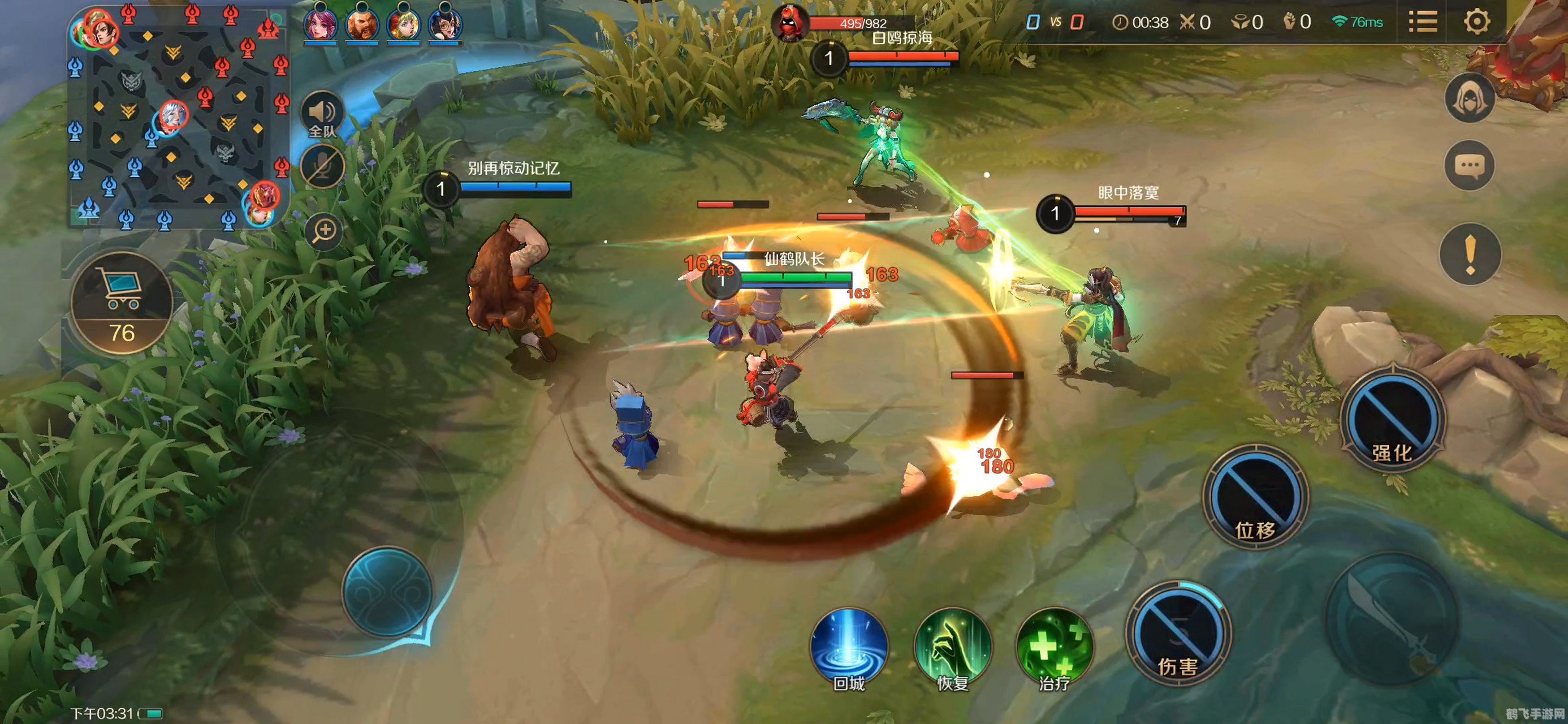Toggle the muted microphone button

click(323, 166)
